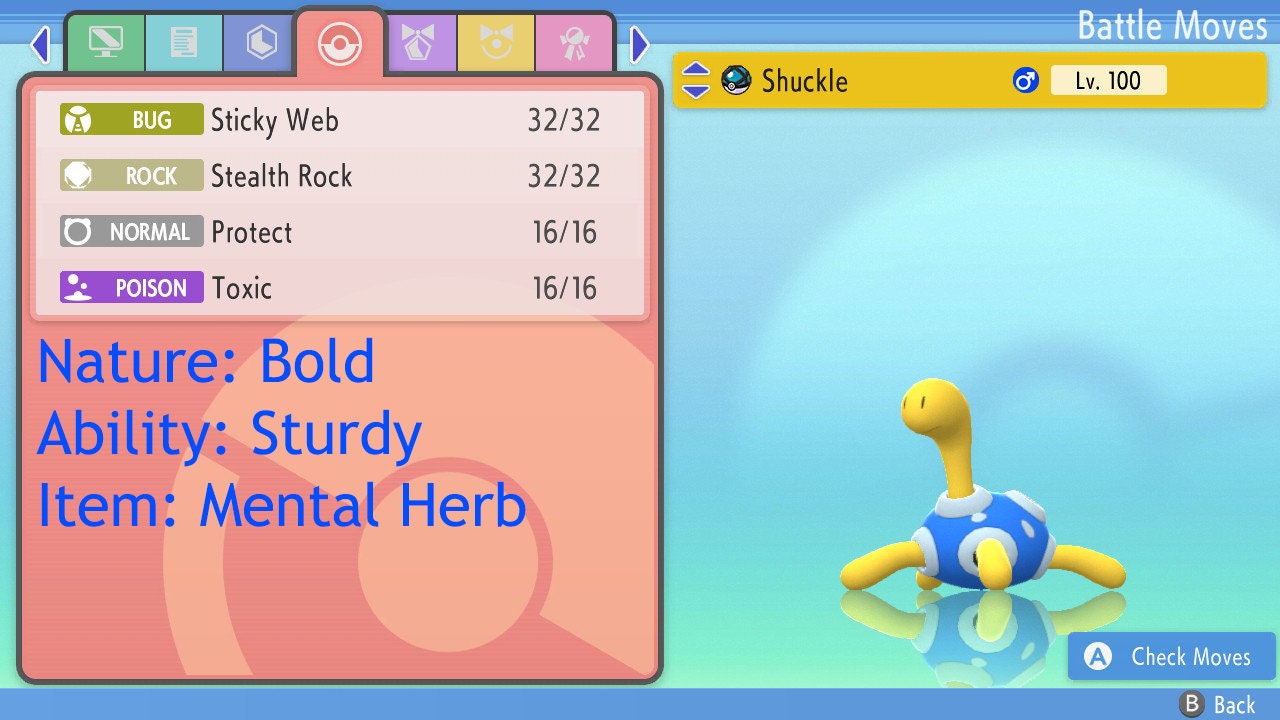Screen dimensions: 1280x720
Task: Click Shuckle's Great Ball icon
Action: [736, 80]
